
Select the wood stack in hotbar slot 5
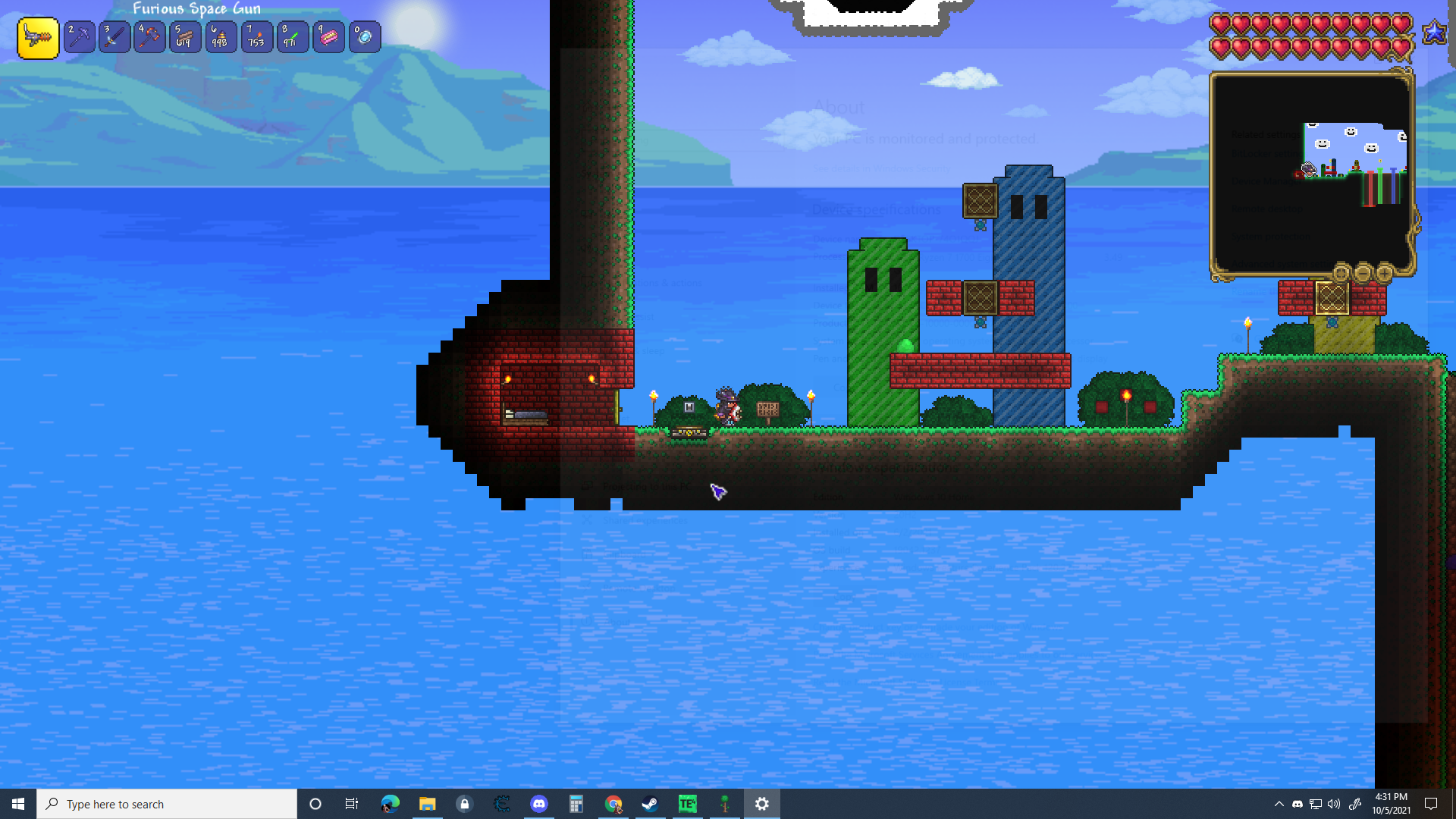184,37
